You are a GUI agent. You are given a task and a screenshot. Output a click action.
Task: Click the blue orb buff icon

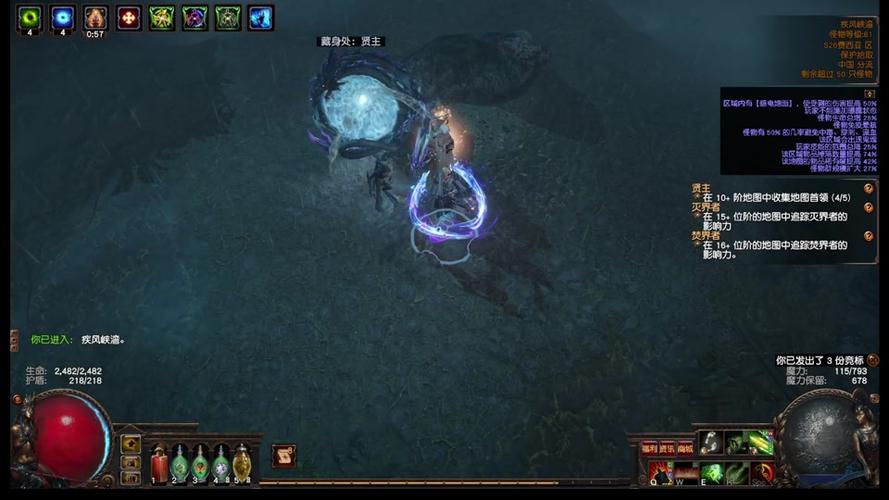pyautogui.click(x=63, y=17)
